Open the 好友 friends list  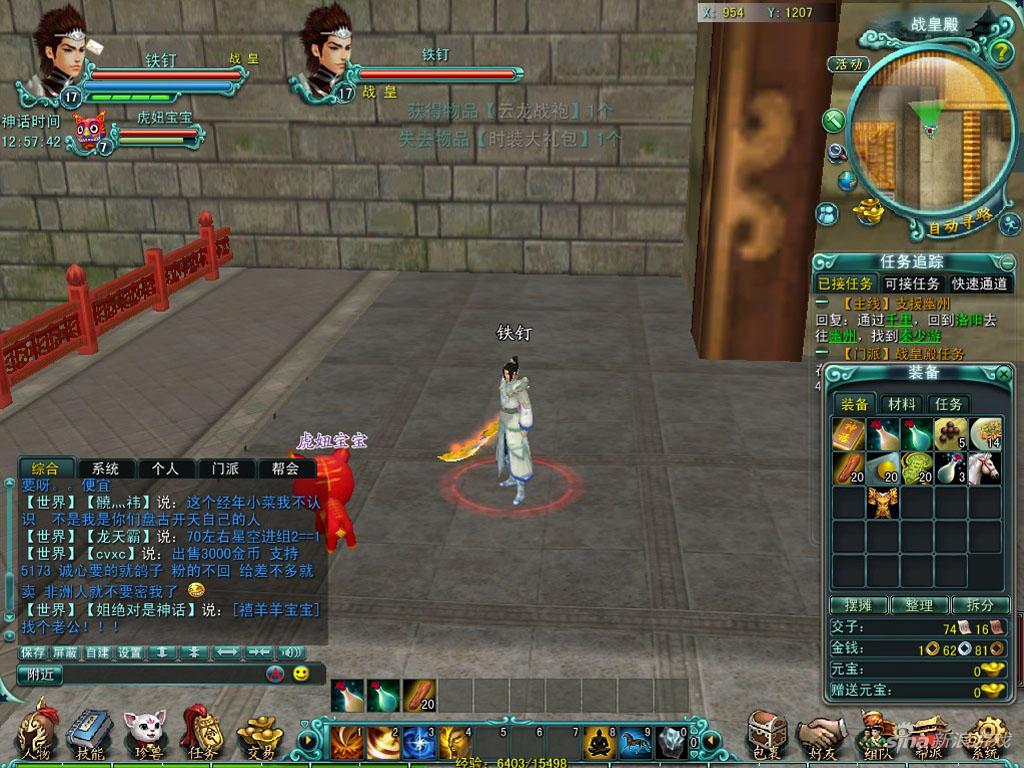[822, 737]
